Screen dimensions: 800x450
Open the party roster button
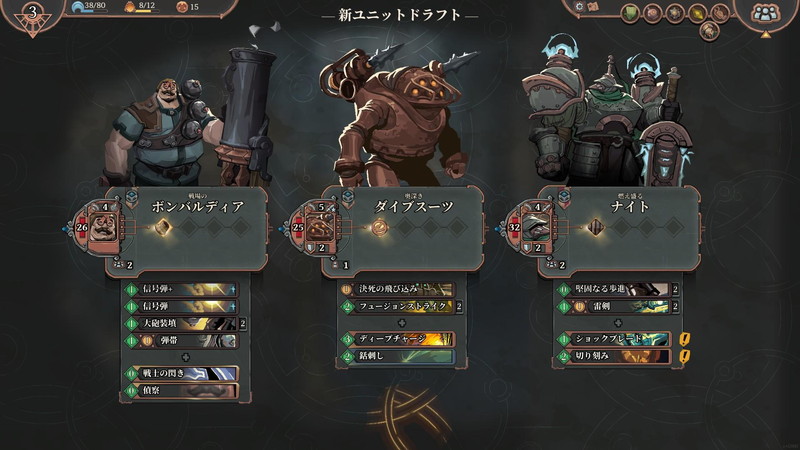[x=766, y=13]
